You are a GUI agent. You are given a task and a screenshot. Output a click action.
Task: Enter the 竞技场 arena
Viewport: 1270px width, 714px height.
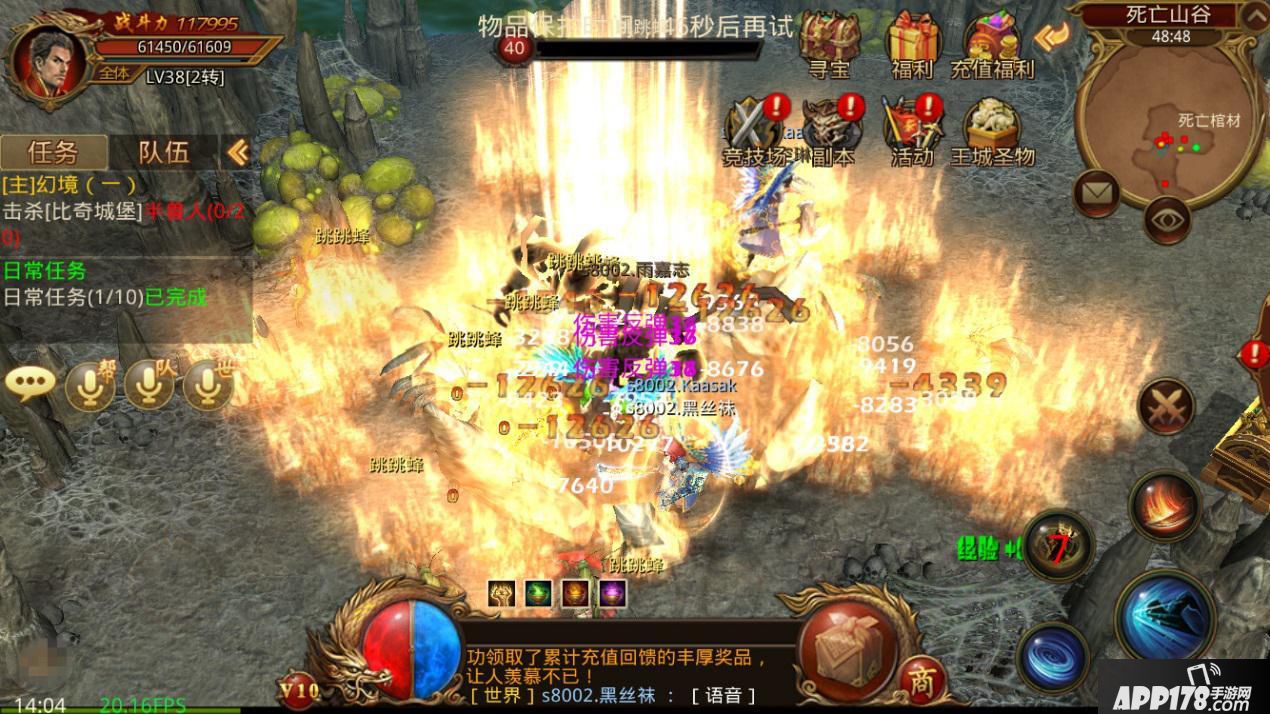coord(754,130)
